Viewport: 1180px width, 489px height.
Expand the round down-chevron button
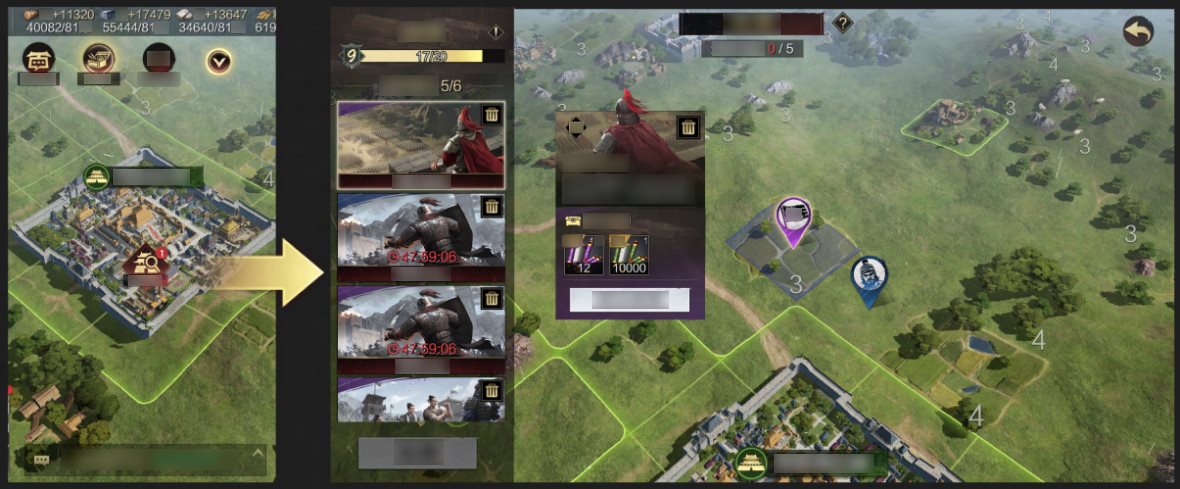click(218, 62)
